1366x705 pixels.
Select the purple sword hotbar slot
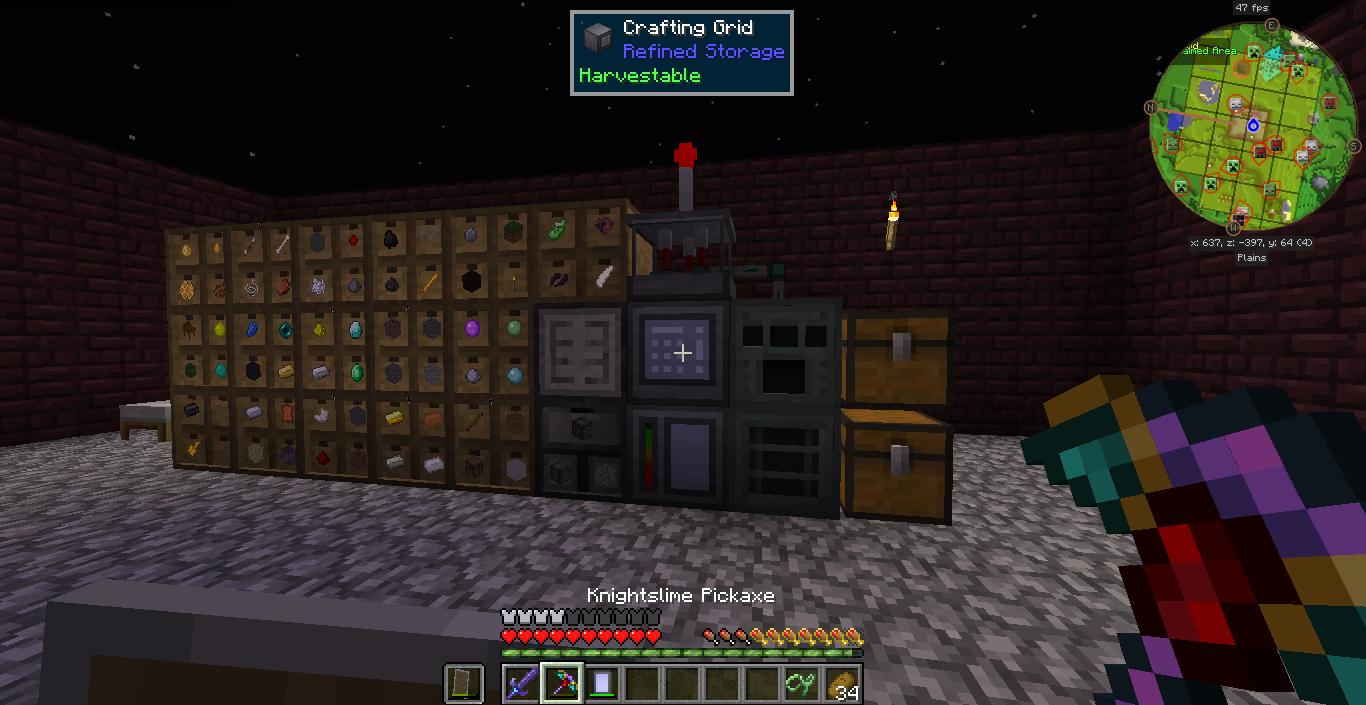tap(521, 684)
